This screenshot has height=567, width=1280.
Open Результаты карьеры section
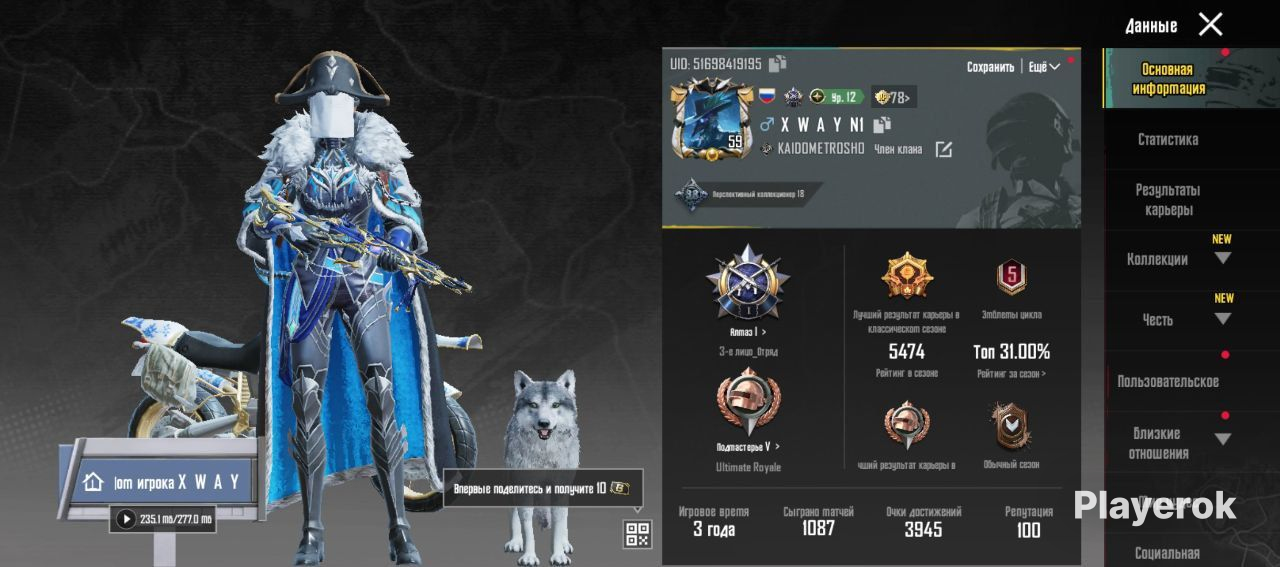click(x=1167, y=200)
